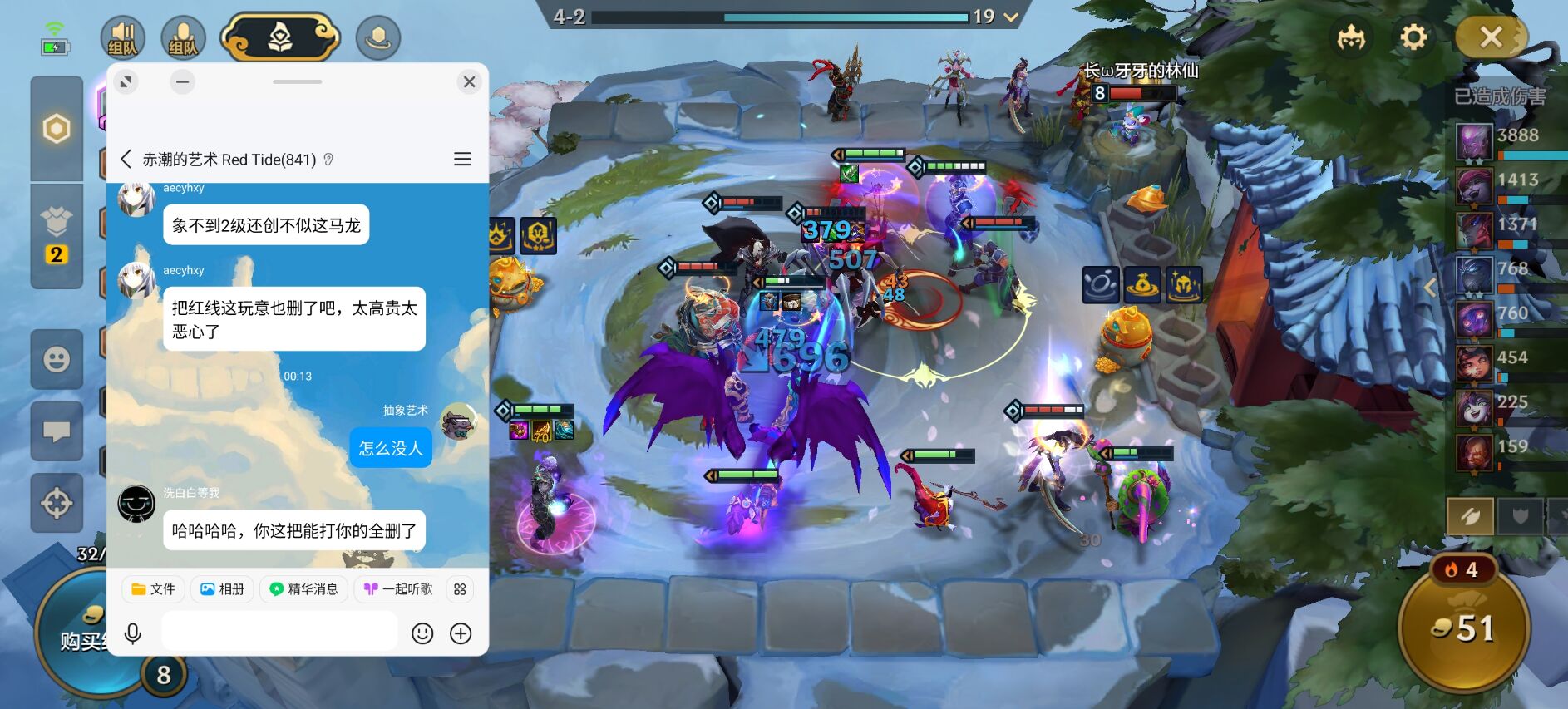Open the emote smiley face button
The height and width of the screenshot is (709, 1568).
57,360
